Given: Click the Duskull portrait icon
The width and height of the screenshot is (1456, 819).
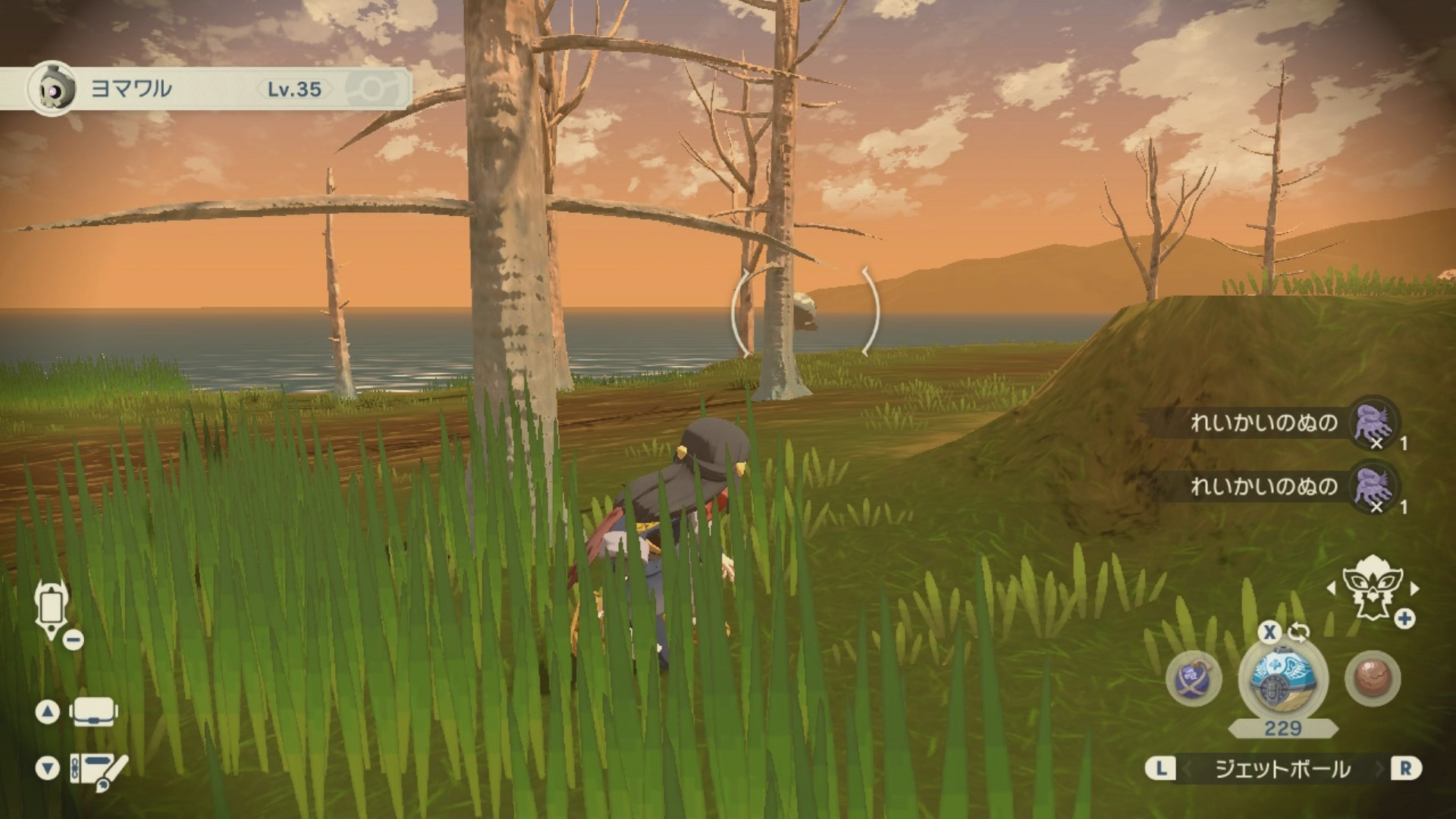Looking at the screenshot, I should (x=52, y=89).
